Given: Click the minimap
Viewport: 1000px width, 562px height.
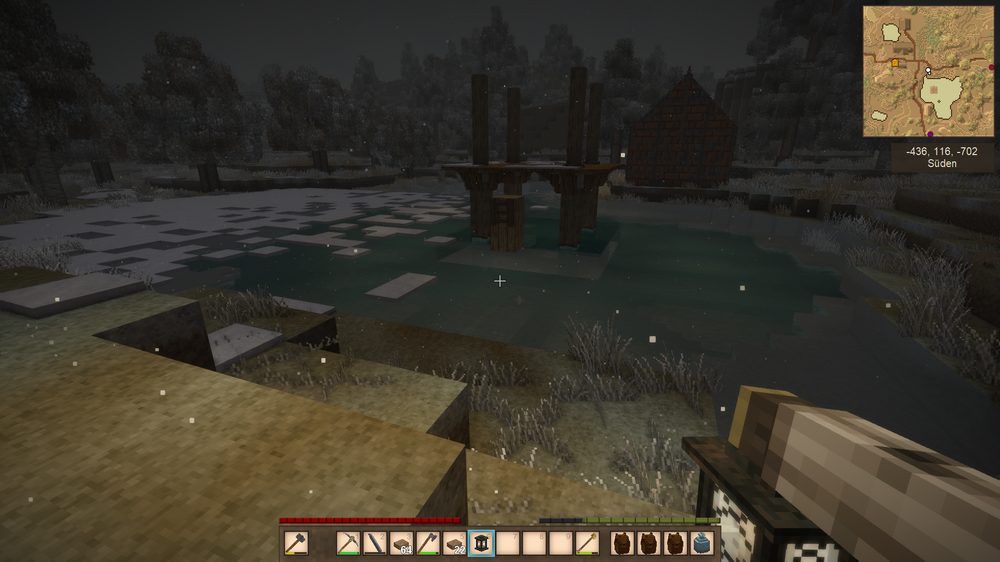Looking at the screenshot, I should 929,71.
